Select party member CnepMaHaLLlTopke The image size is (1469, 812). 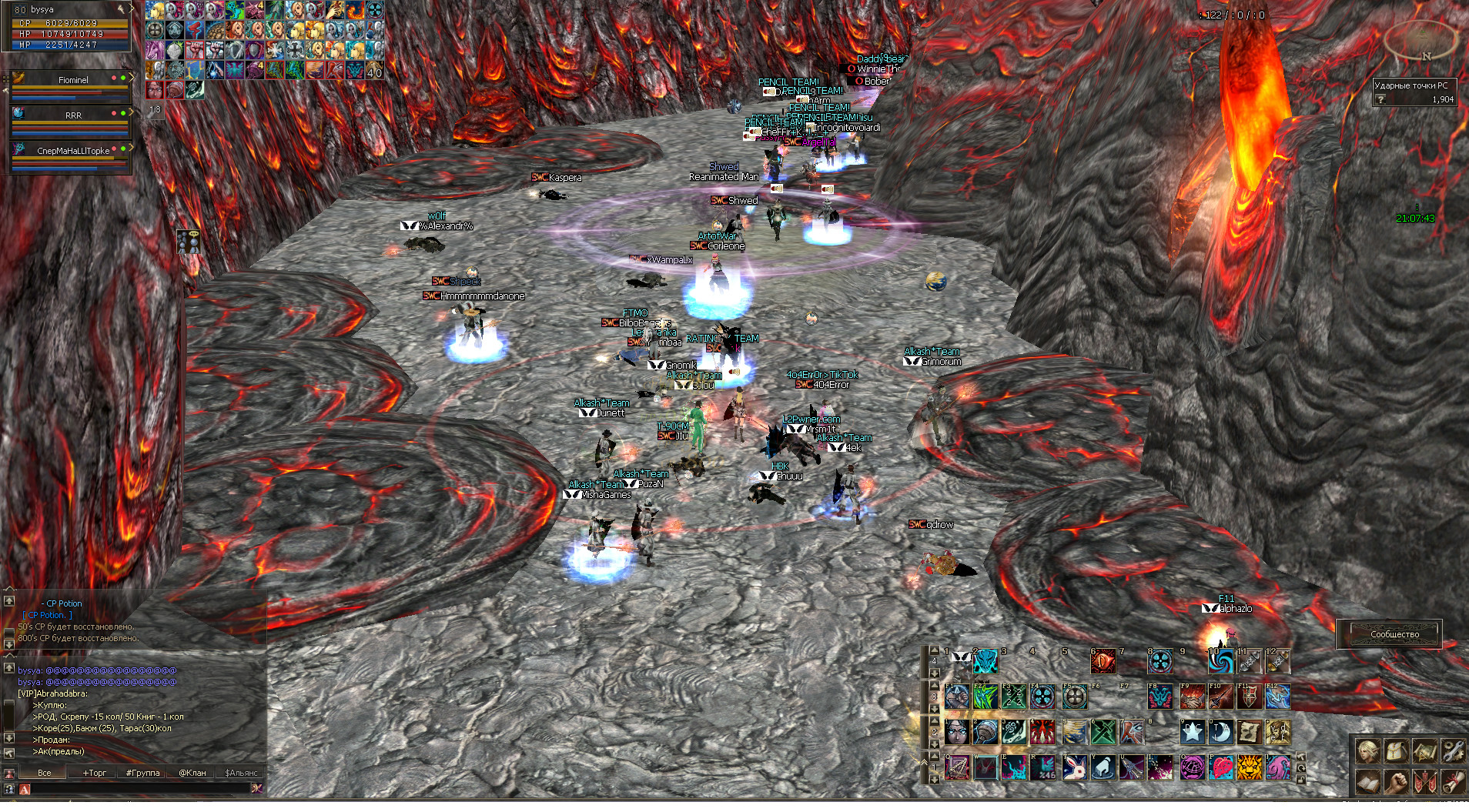pyautogui.click(x=73, y=151)
